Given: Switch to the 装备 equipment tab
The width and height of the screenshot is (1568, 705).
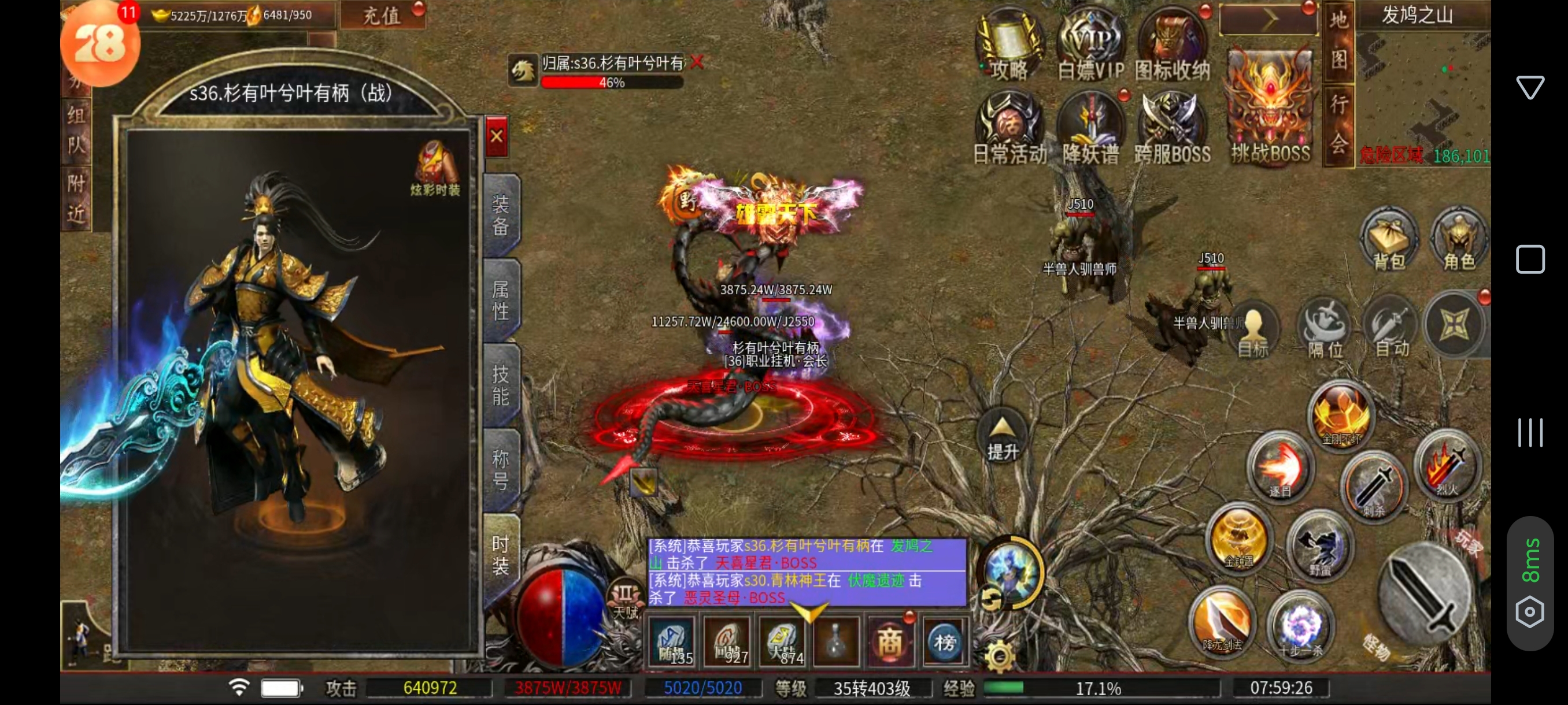Looking at the screenshot, I should click(x=500, y=215).
